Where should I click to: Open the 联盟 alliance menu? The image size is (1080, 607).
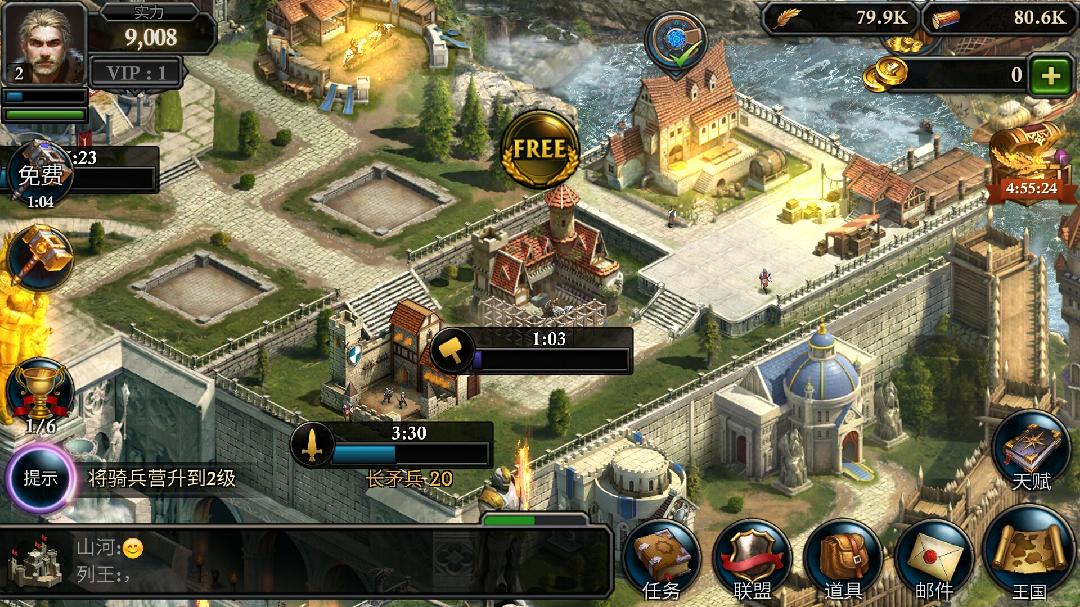pos(751,558)
